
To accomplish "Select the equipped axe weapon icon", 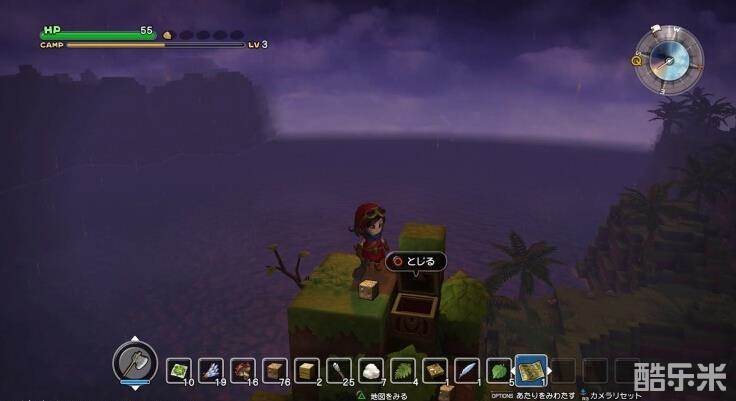I will coord(134,362).
